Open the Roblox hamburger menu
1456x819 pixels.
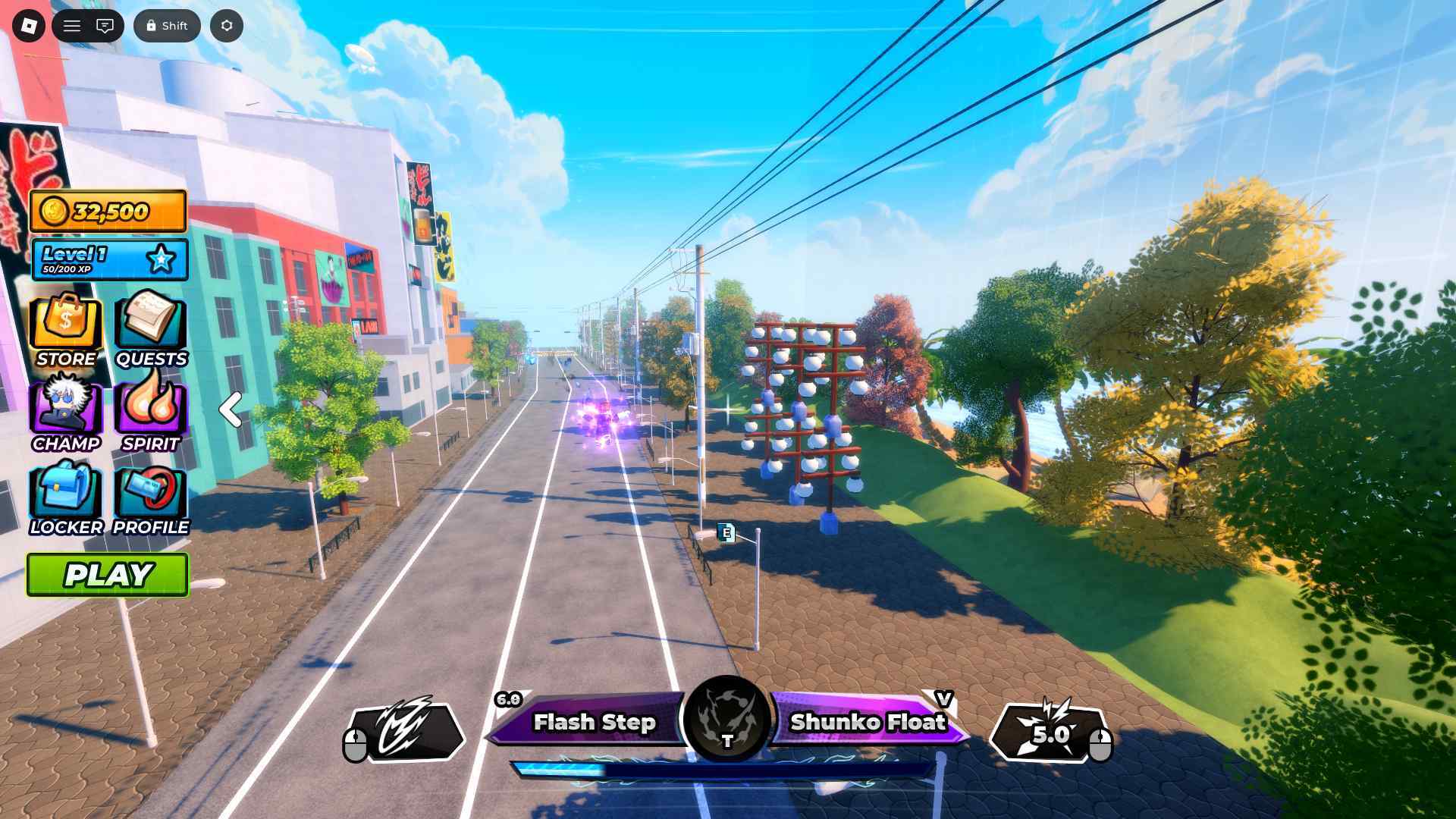click(72, 25)
